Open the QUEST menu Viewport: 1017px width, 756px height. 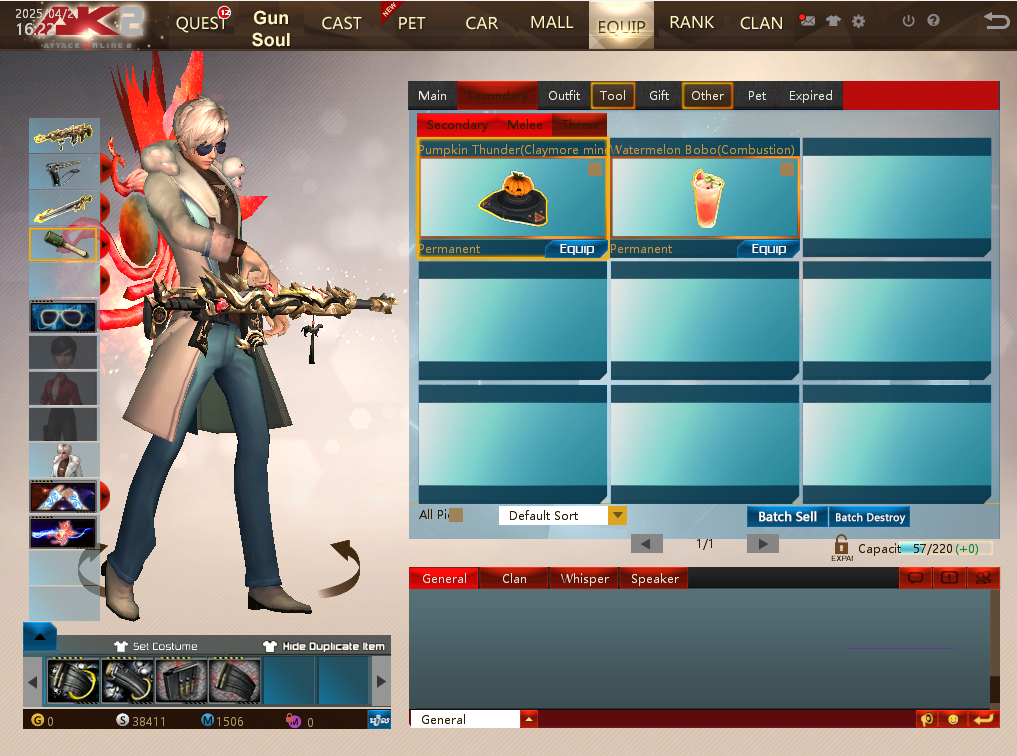pyautogui.click(x=200, y=23)
